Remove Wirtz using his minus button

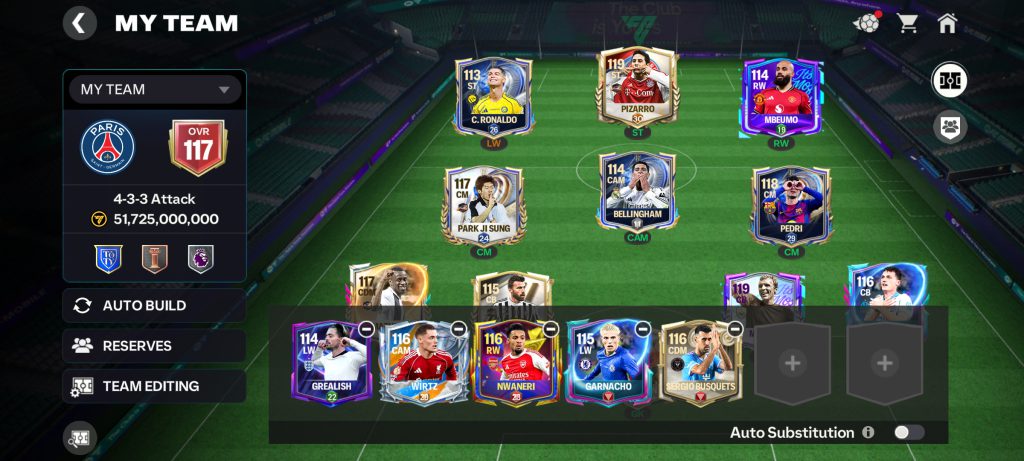(458, 329)
